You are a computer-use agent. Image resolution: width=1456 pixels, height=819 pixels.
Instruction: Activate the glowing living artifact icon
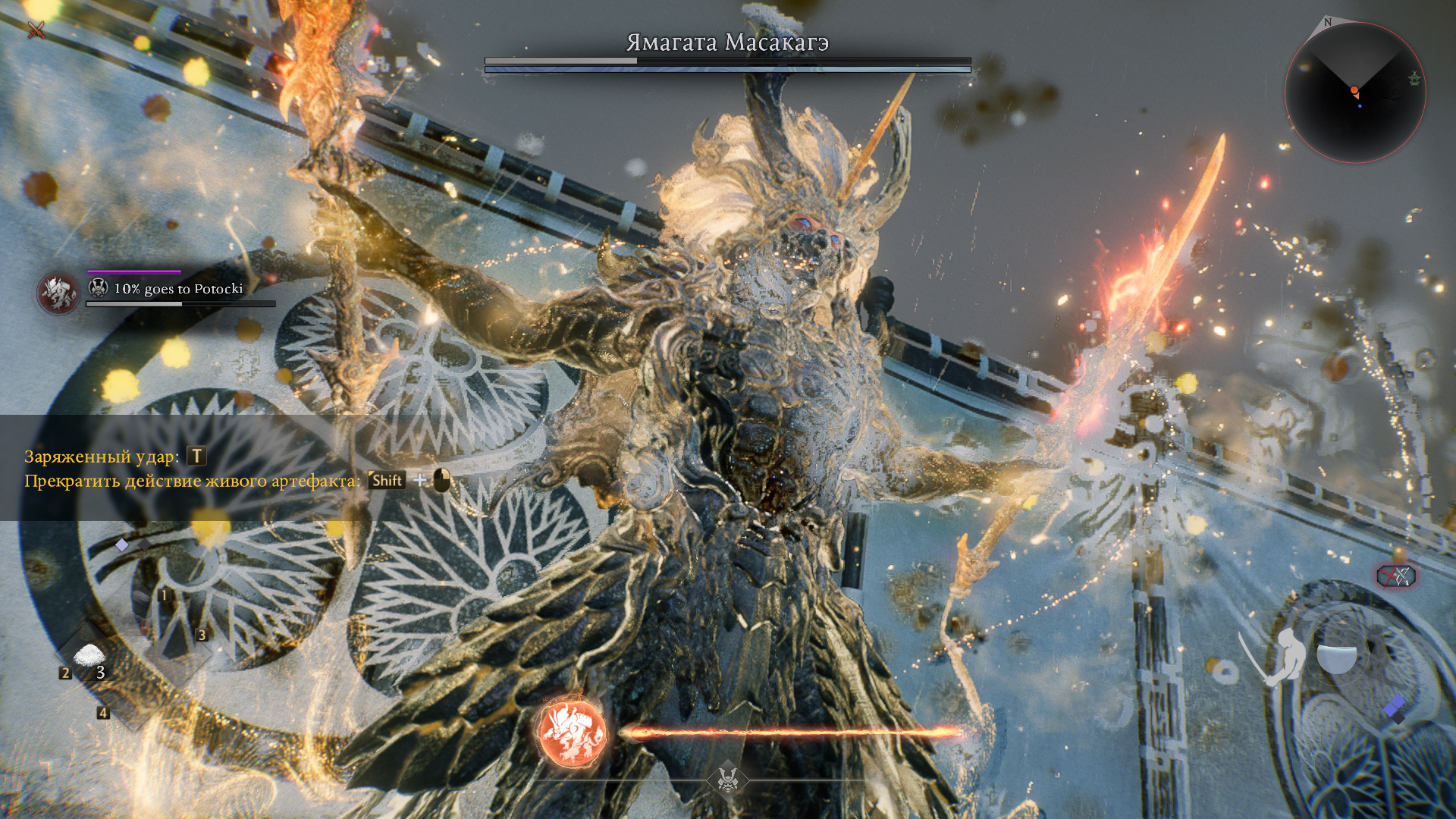click(573, 733)
